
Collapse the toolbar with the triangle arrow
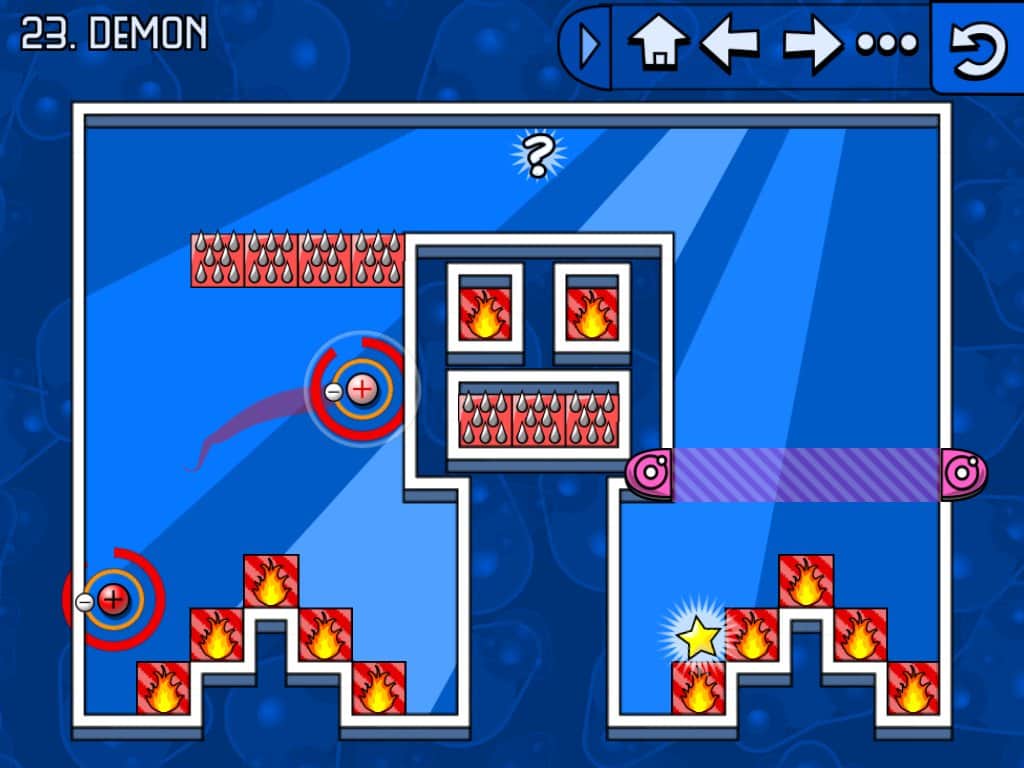tap(590, 45)
